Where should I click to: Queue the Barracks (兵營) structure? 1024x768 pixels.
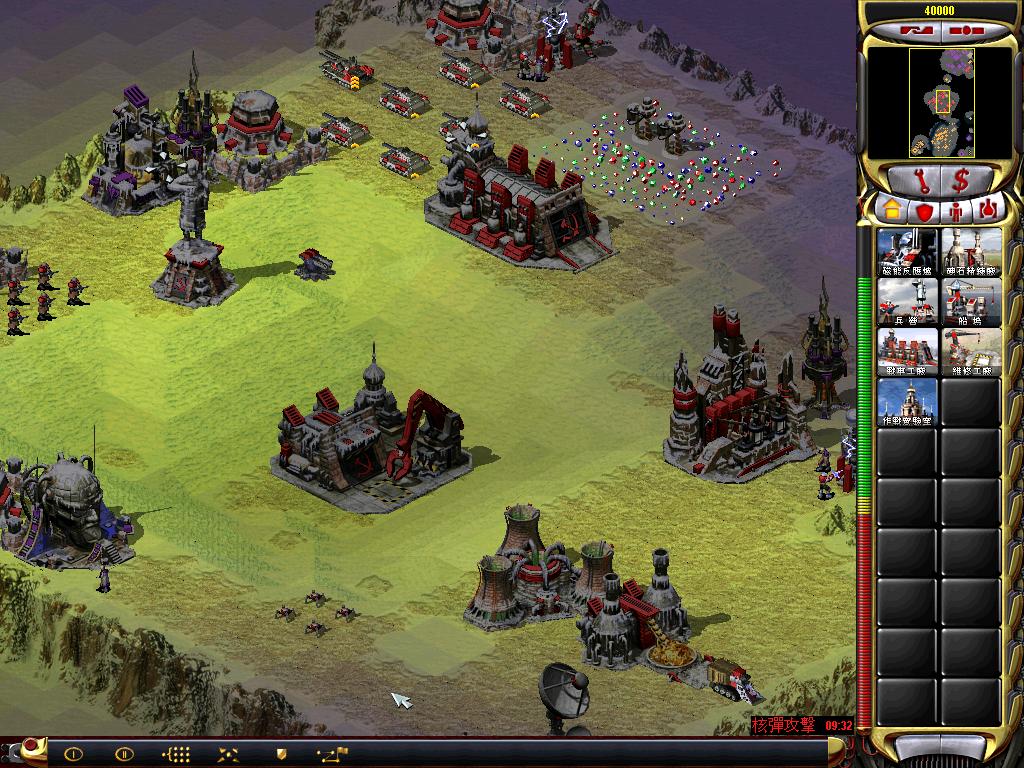908,302
